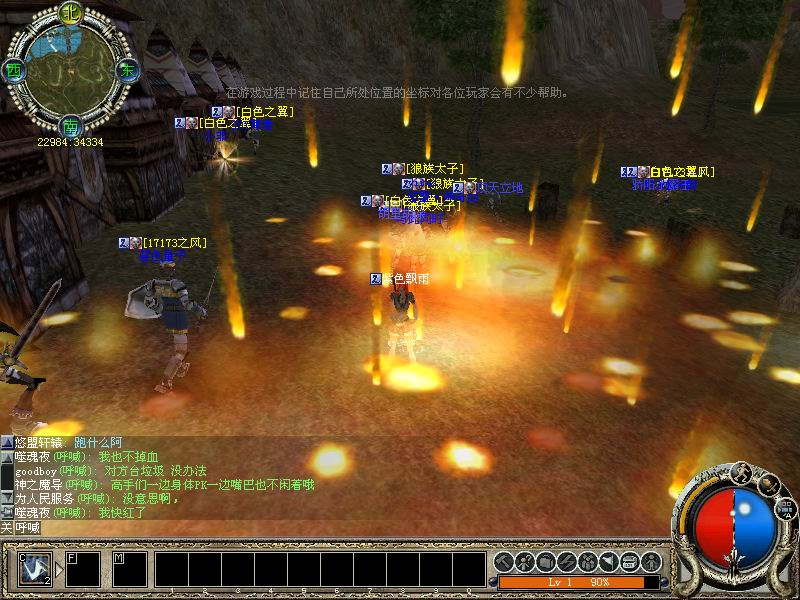Toggle the 关 chat close button
The height and width of the screenshot is (600, 800).
pyautogui.click(x=6, y=527)
